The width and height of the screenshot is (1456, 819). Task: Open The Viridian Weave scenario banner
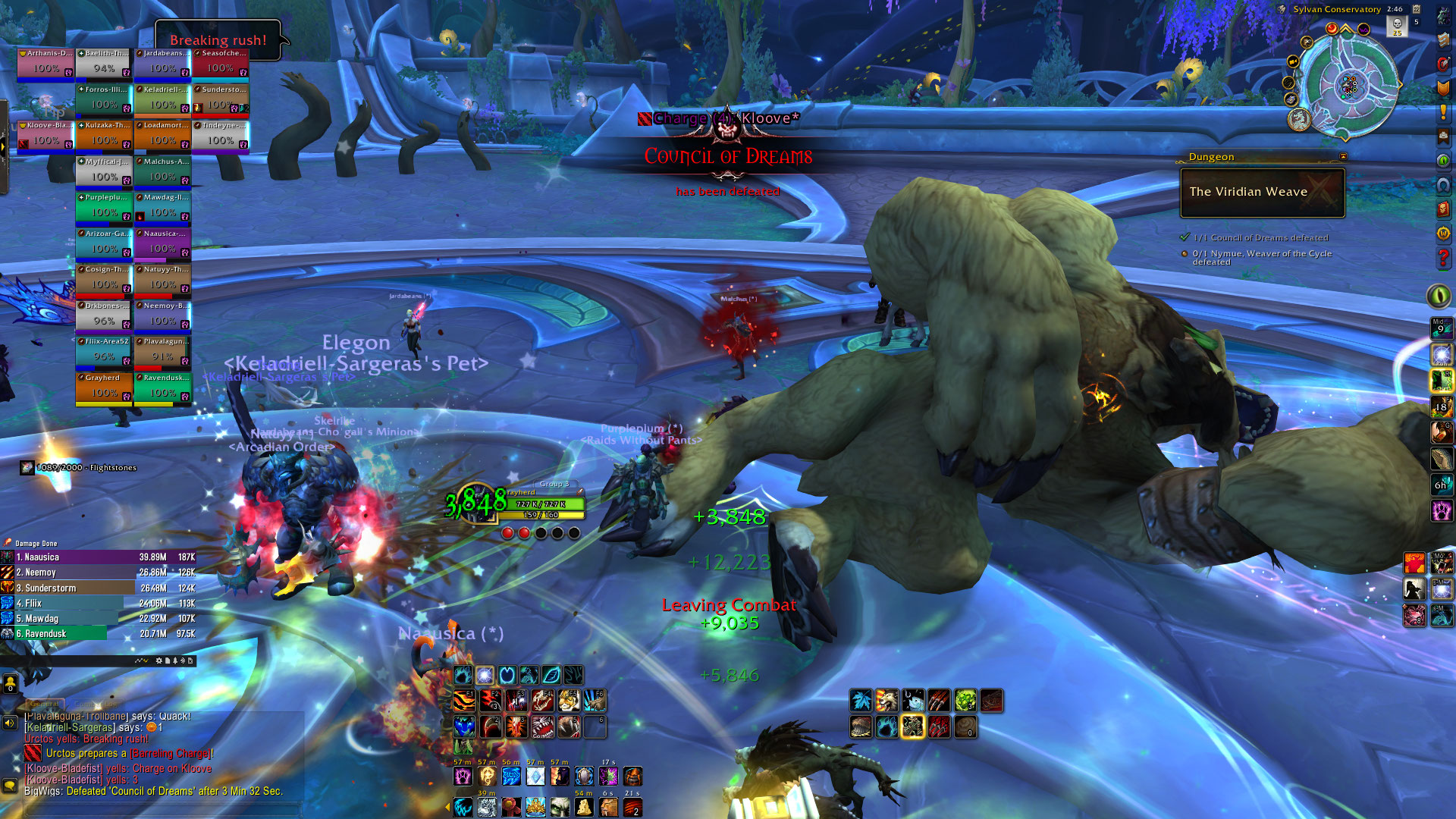[x=1263, y=193]
